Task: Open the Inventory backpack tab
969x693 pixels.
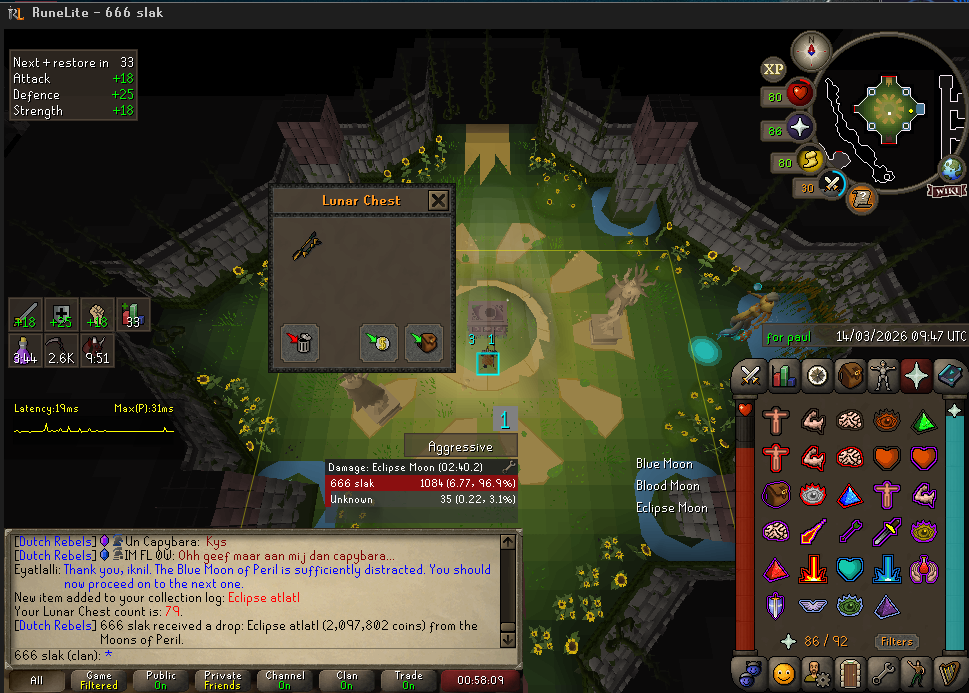Action: [x=850, y=377]
